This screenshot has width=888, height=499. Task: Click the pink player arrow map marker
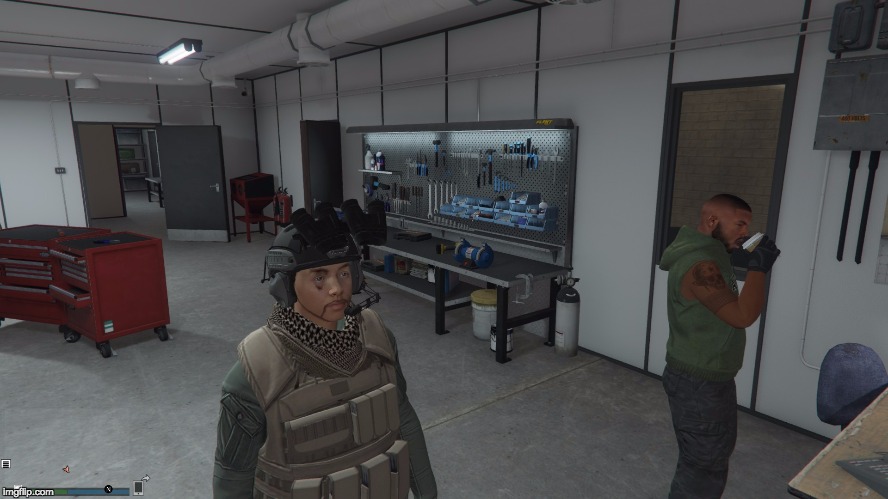66,469
